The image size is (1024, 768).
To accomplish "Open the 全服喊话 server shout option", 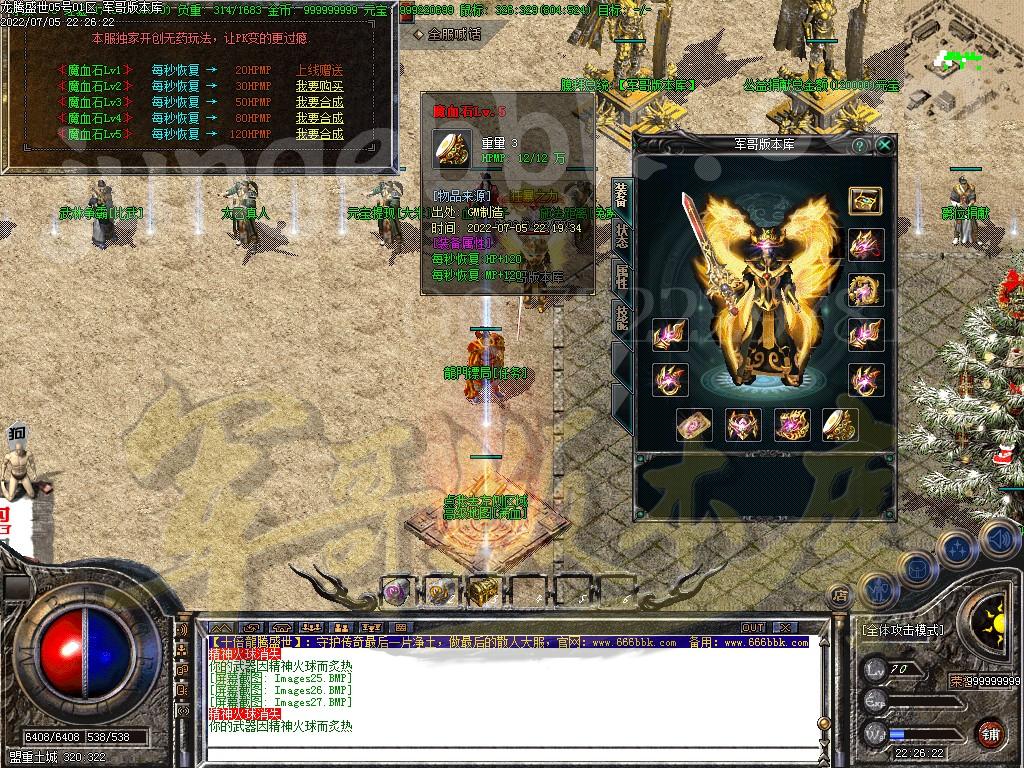I will pos(448,34).
